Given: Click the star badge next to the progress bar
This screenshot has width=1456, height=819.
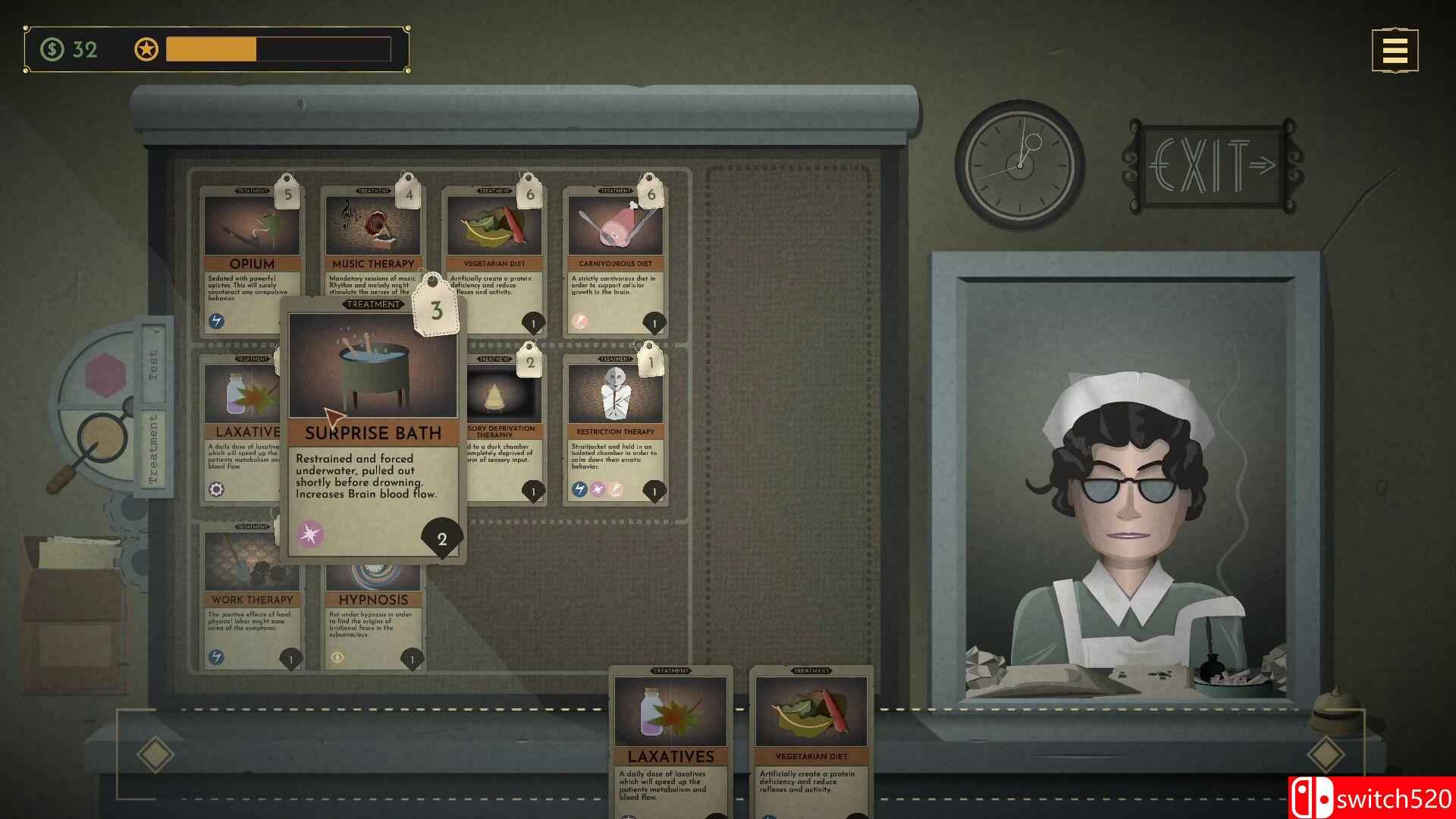Looking at the screenshot, I should click(x=147, y=50).
